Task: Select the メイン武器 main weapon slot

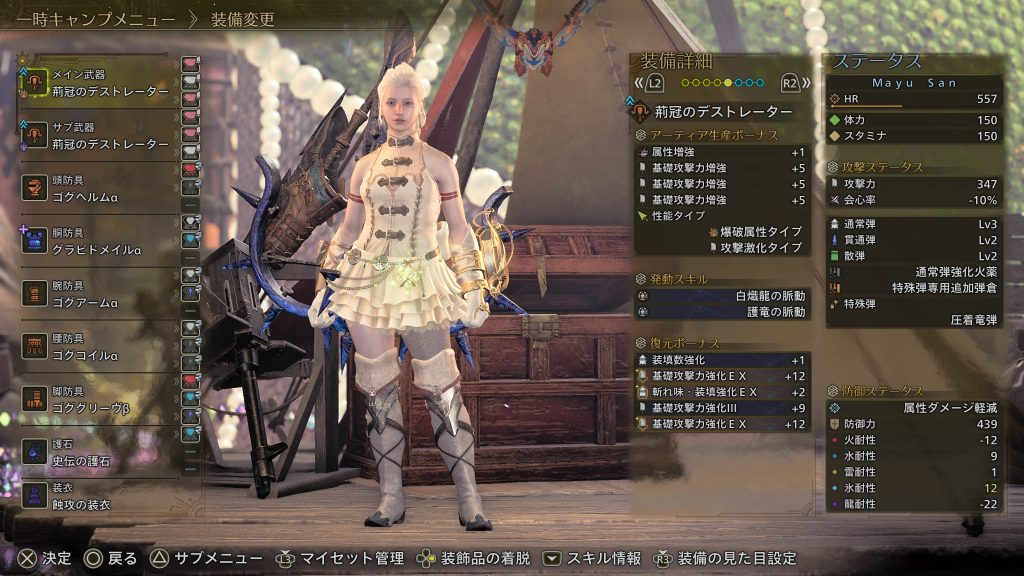Action: pos(100,83)
